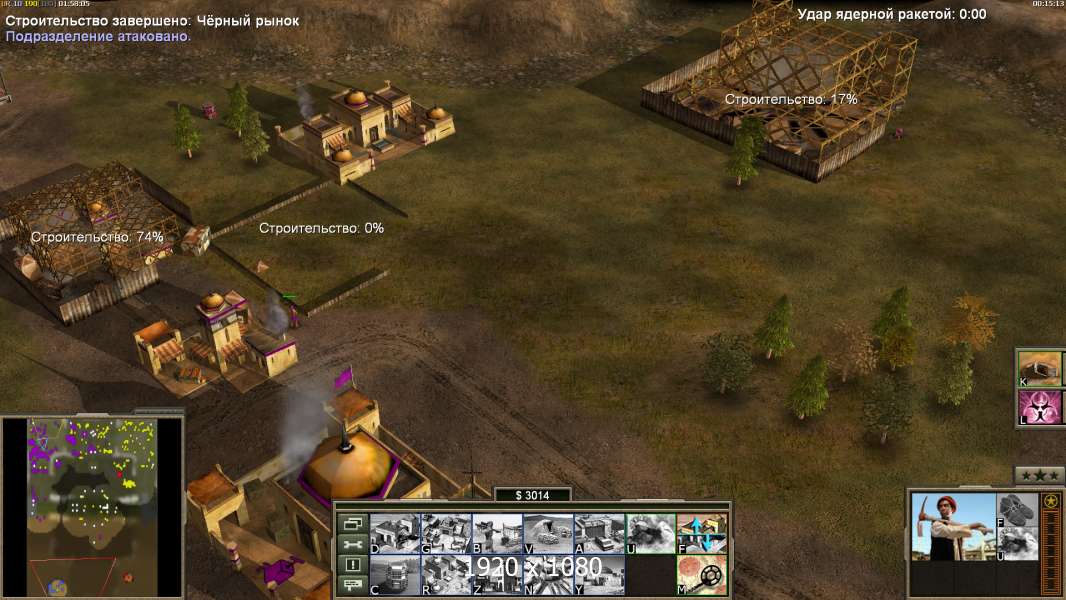Screen dimensions: 1066x600
Task: Activate the magnifier map icon labeled M
Action: 702,575
